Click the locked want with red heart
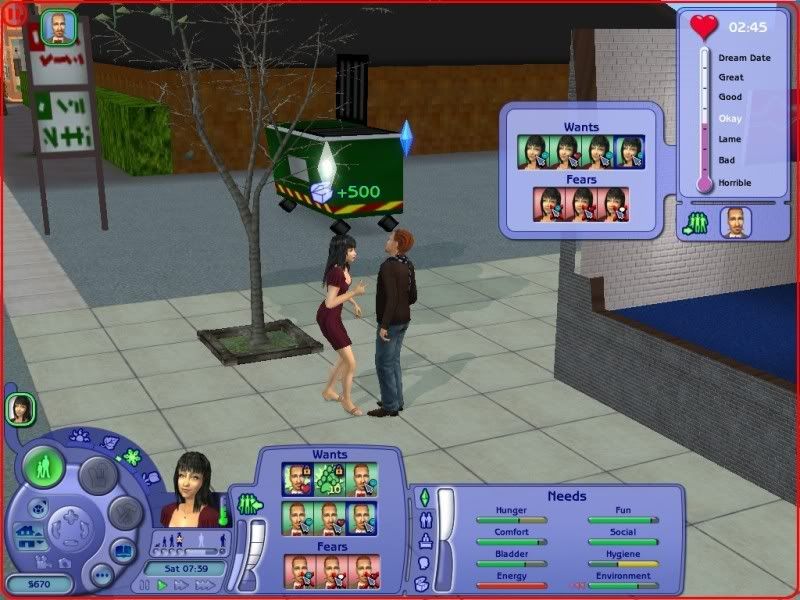This screenshot has height=600, width=800. (x=298, y=478)
